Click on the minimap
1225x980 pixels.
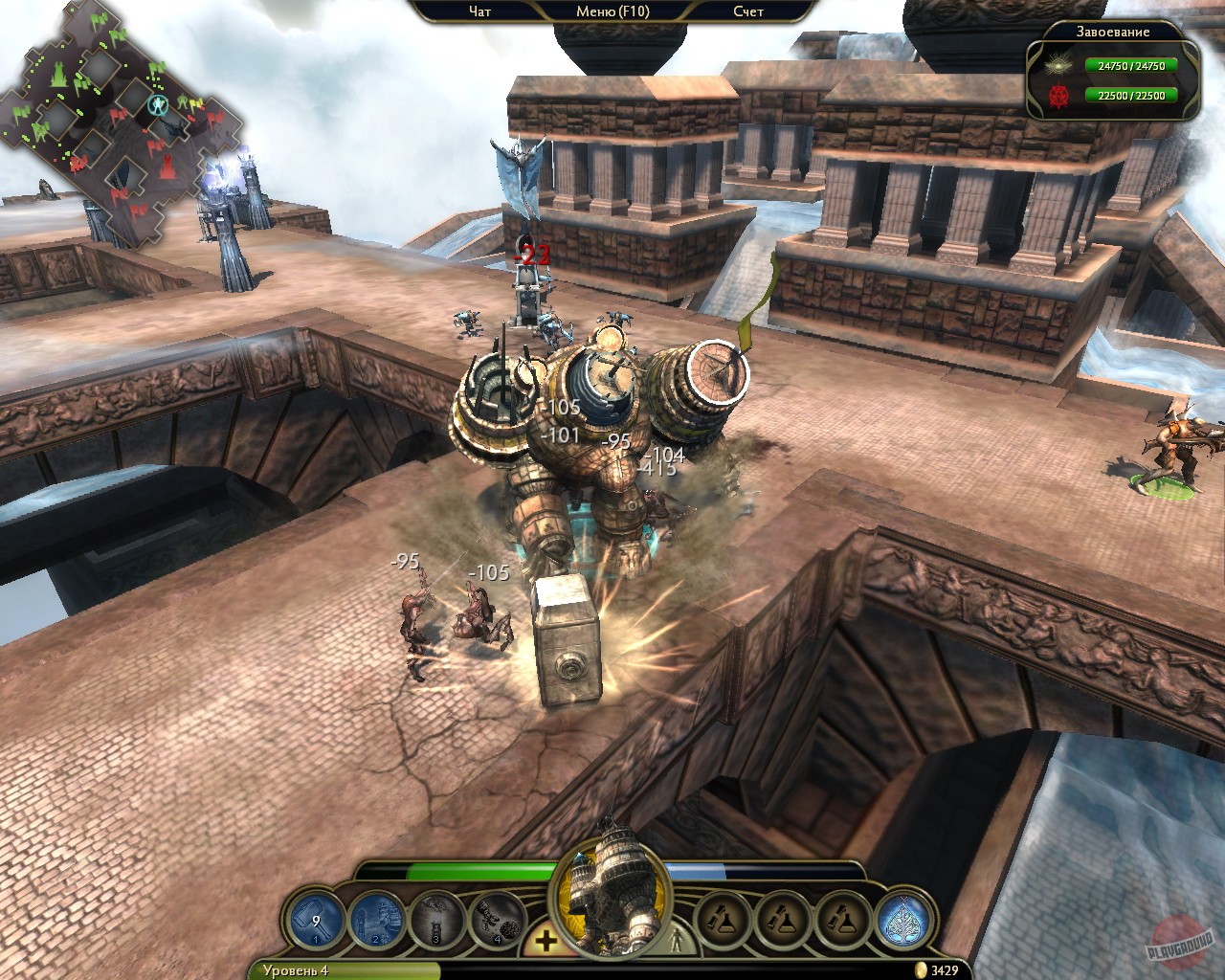[x=120, y=124]
